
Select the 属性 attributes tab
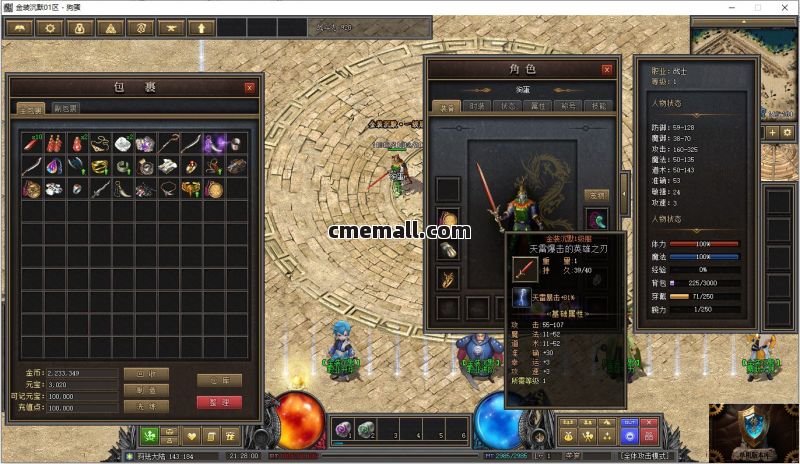pos(538,105)
